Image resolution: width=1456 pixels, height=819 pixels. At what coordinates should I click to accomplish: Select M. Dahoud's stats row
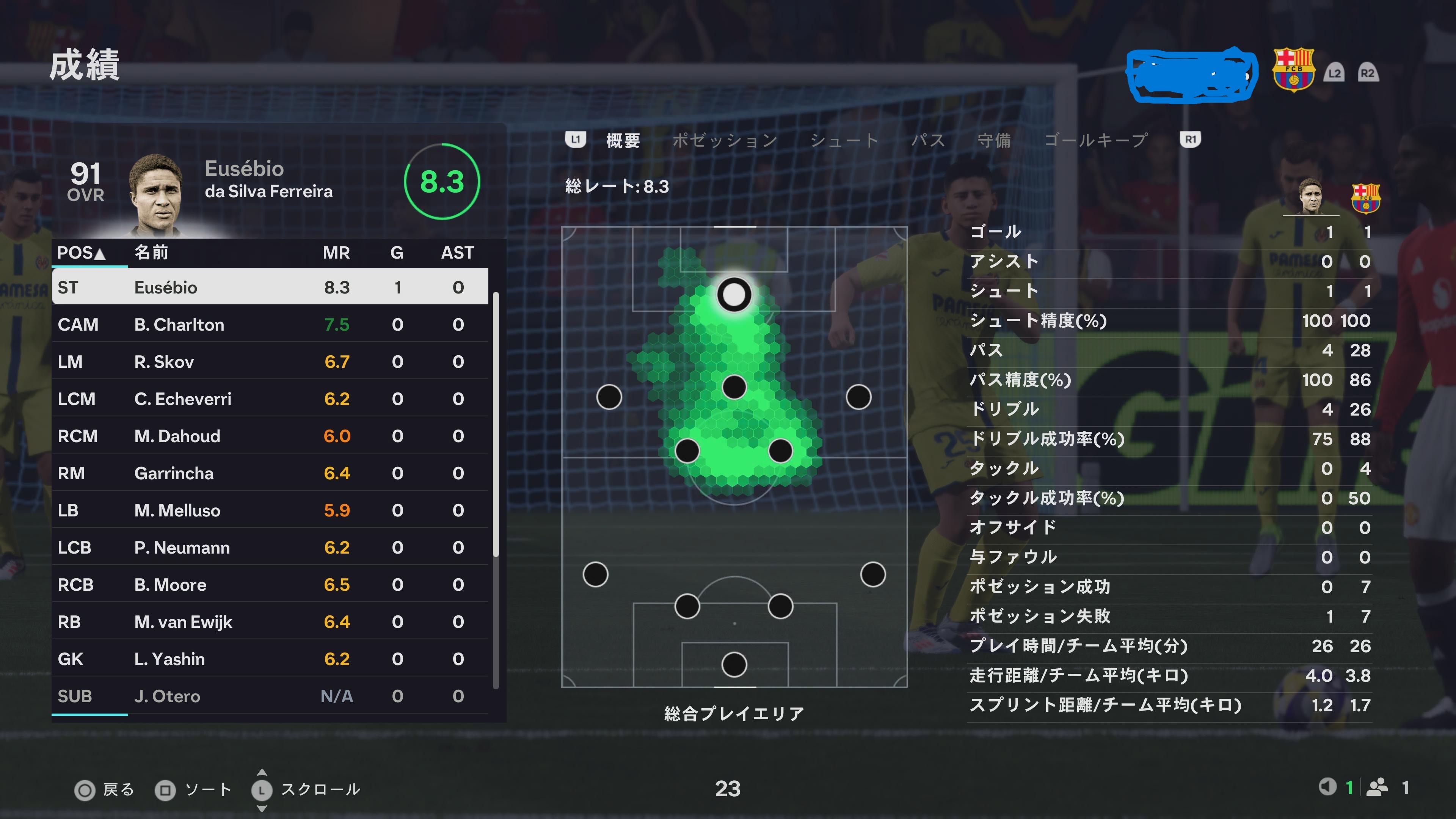[x=270, y=436]
